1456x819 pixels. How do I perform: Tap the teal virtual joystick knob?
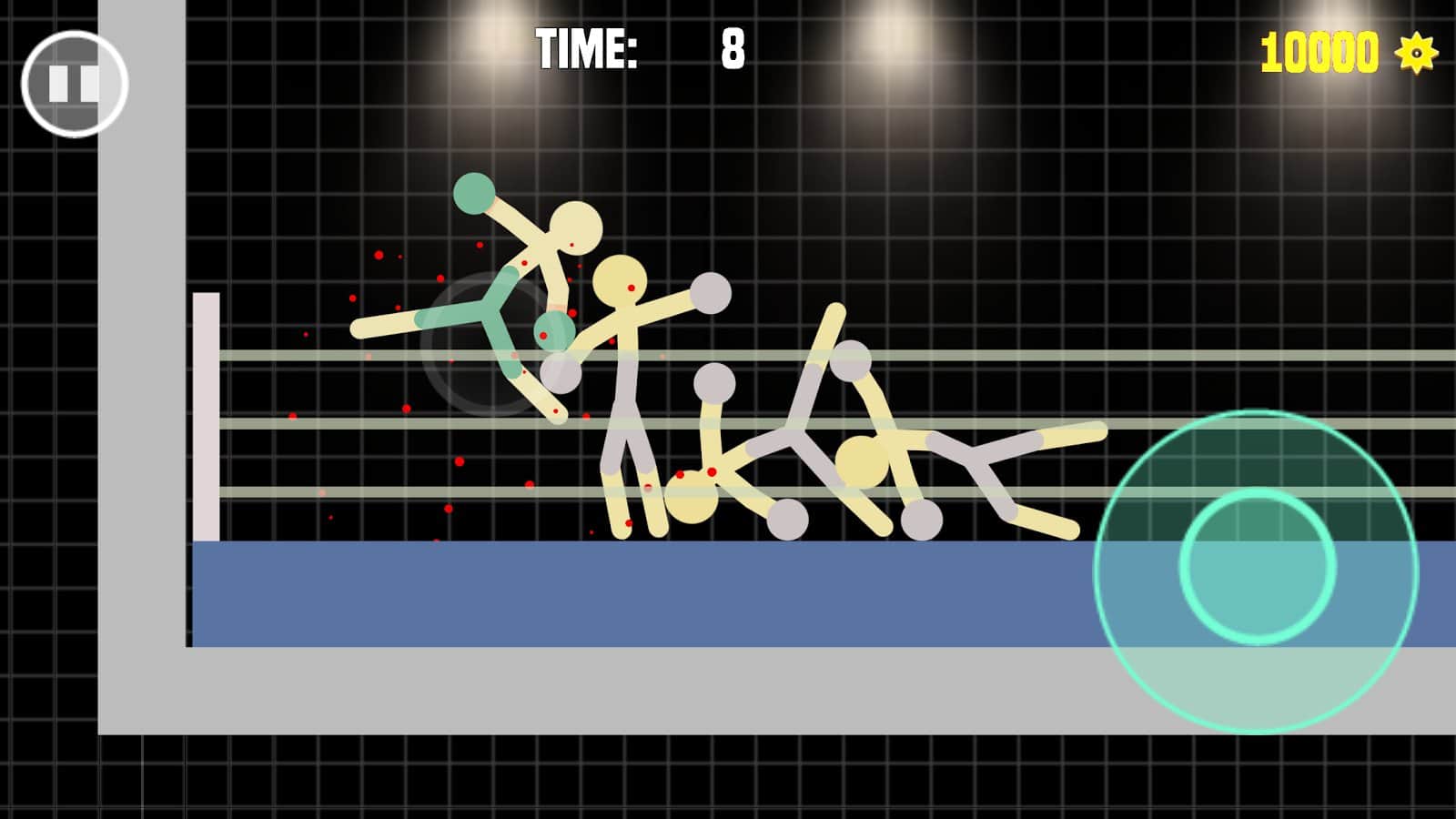(x=1258, y=566)
